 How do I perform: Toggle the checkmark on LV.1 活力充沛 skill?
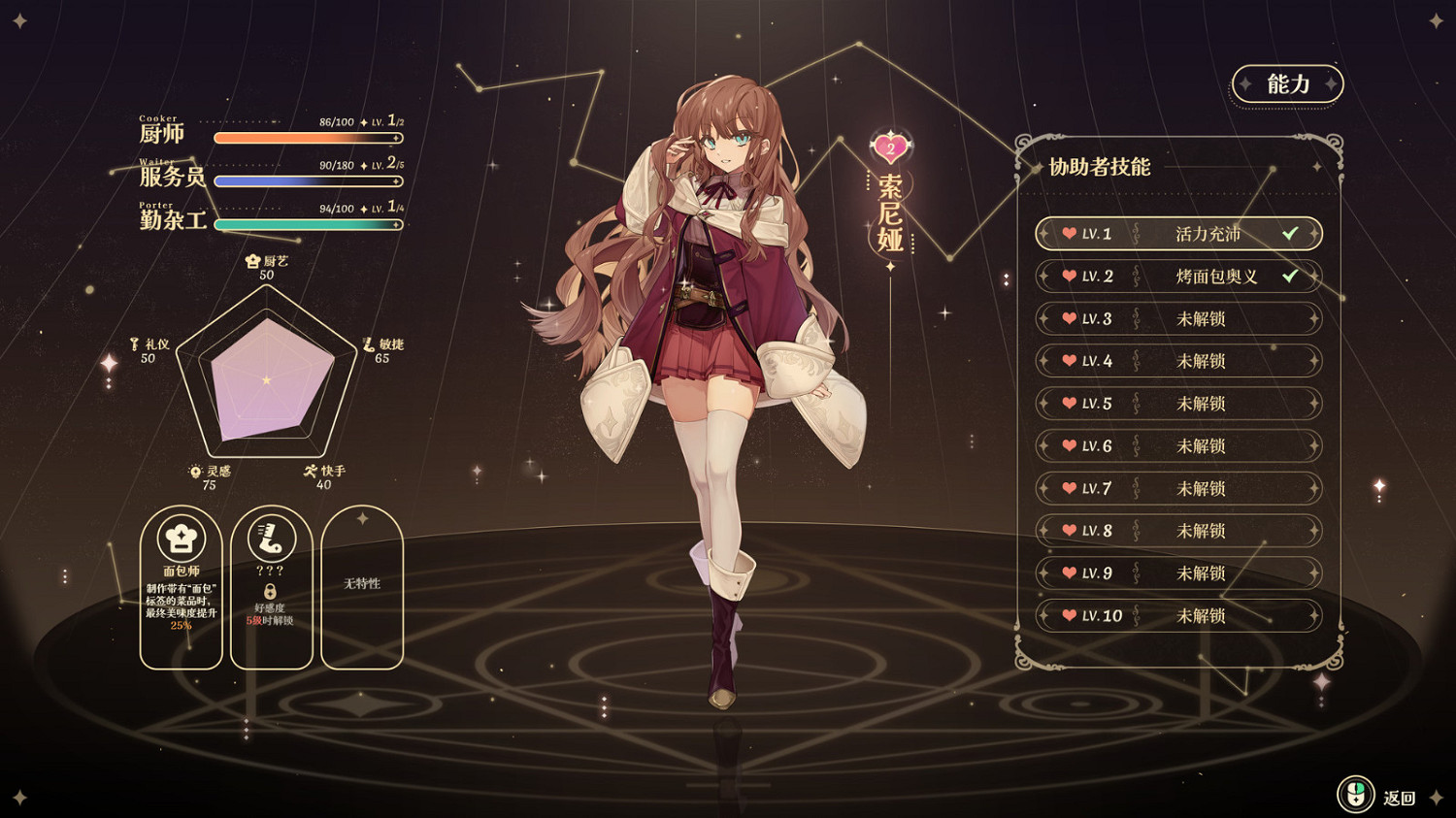(x=1289, y=234)
